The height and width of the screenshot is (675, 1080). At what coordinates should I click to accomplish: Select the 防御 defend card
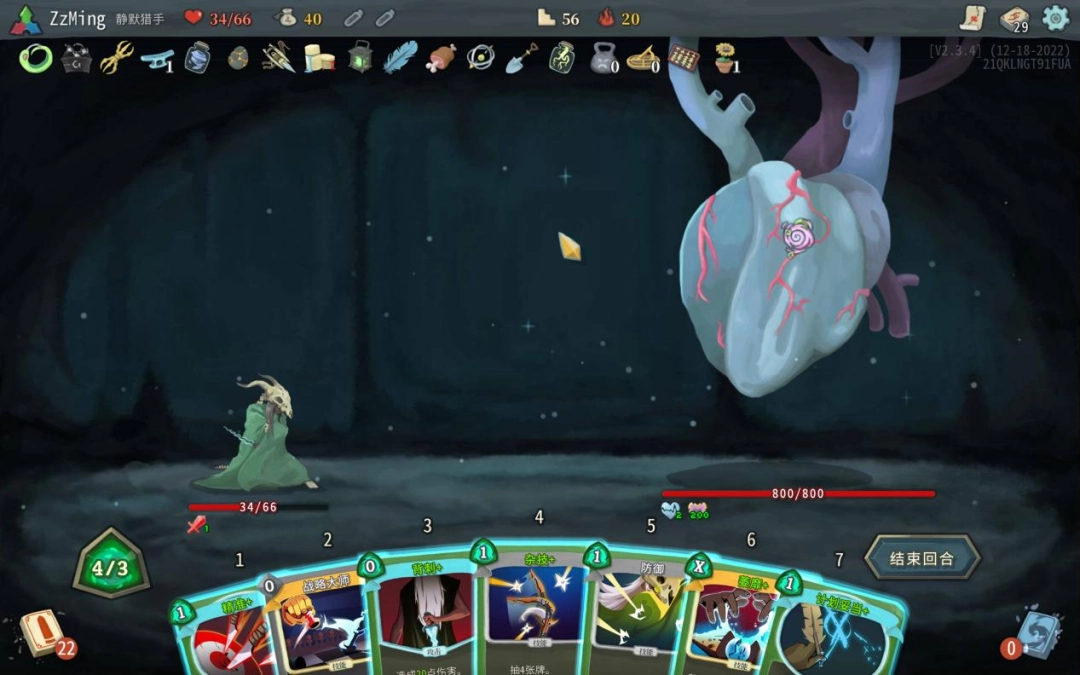coord(645,615)
